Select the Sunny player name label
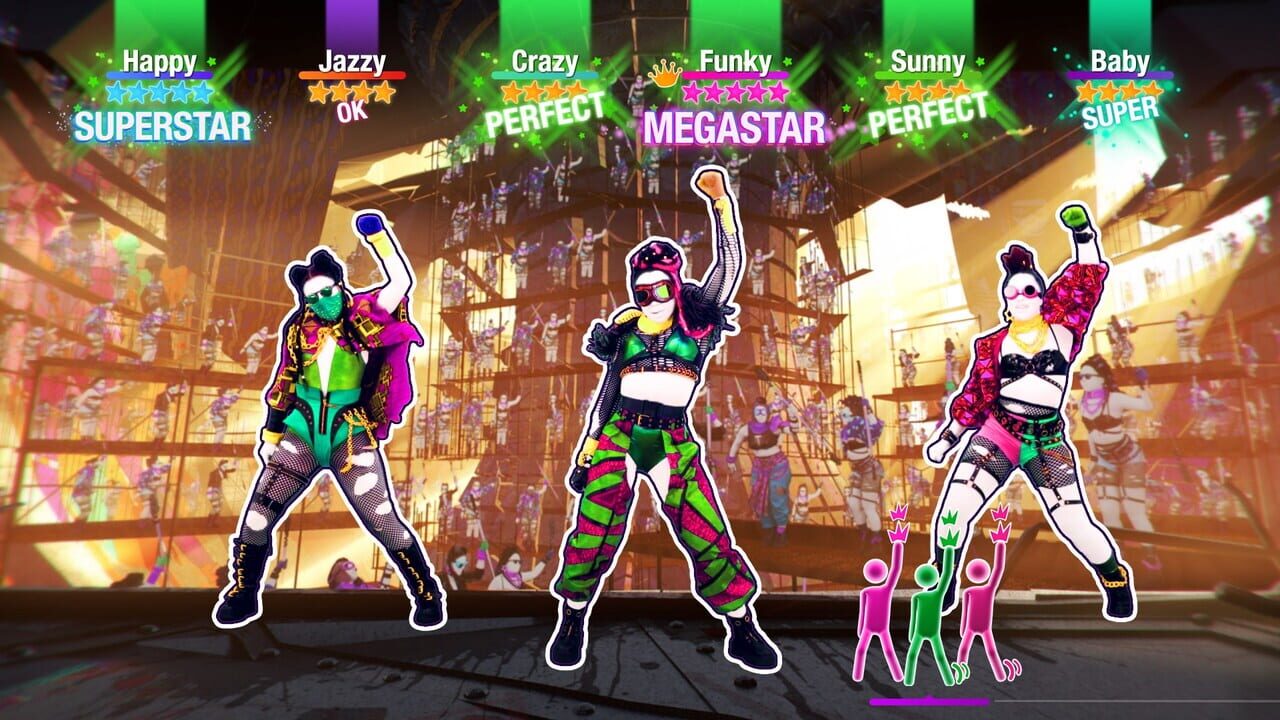Image resolution: width=1280 pixels, height=720 pixels. click(930, 62)
